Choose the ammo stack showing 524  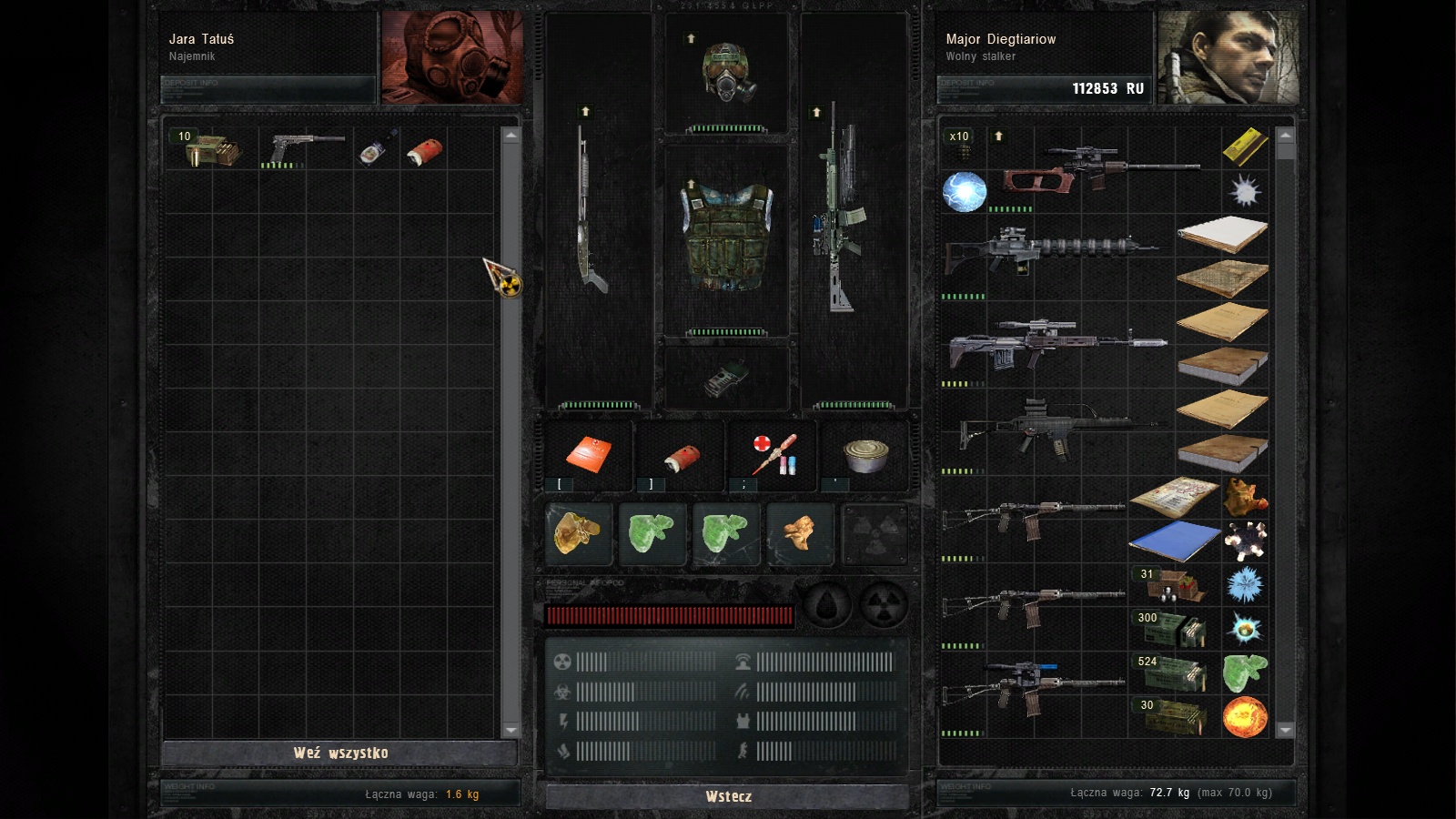1174,672
